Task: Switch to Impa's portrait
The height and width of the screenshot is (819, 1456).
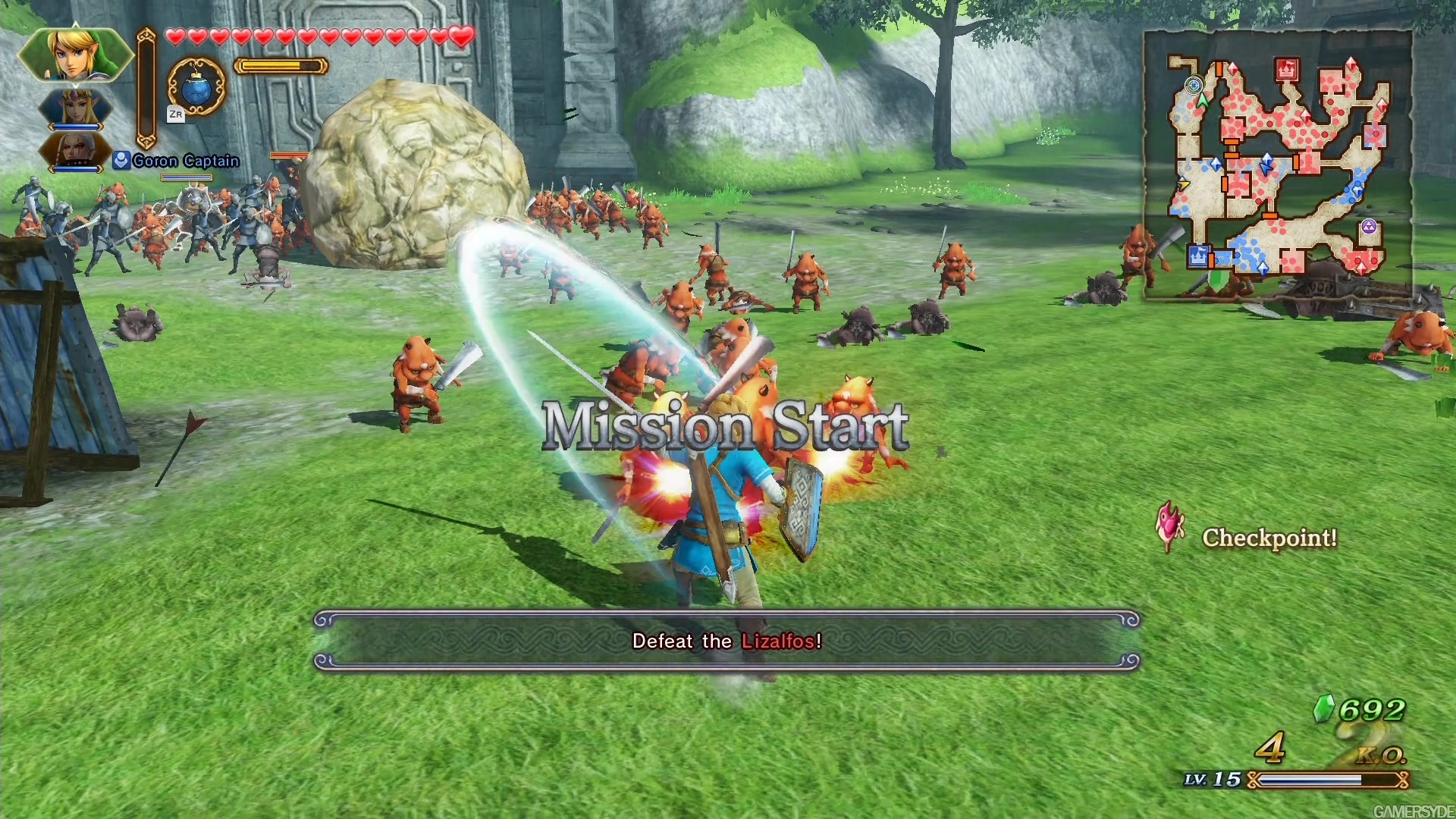Action: point(75,150)
